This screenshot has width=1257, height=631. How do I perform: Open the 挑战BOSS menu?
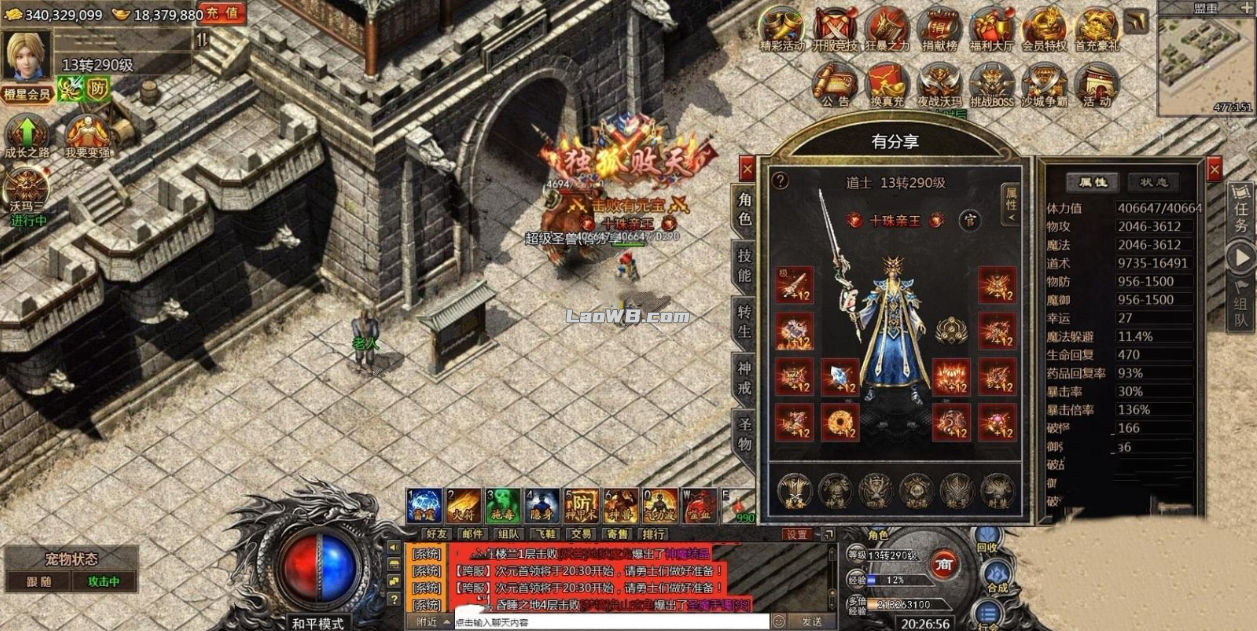(991, 84)
